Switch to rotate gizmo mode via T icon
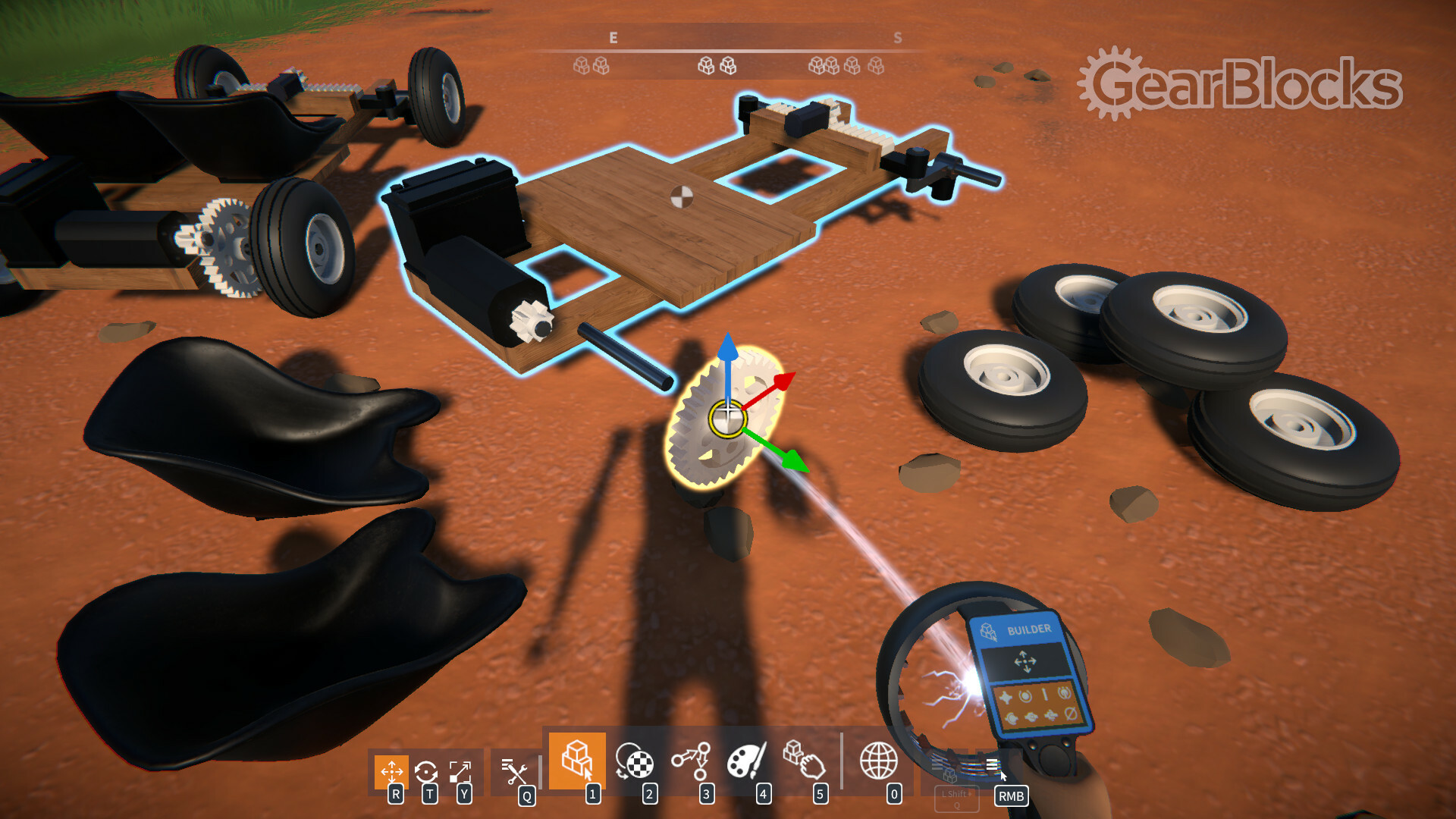Image resolution: width=1456 pixels, height=819 pixels. [x=428, y=771]
